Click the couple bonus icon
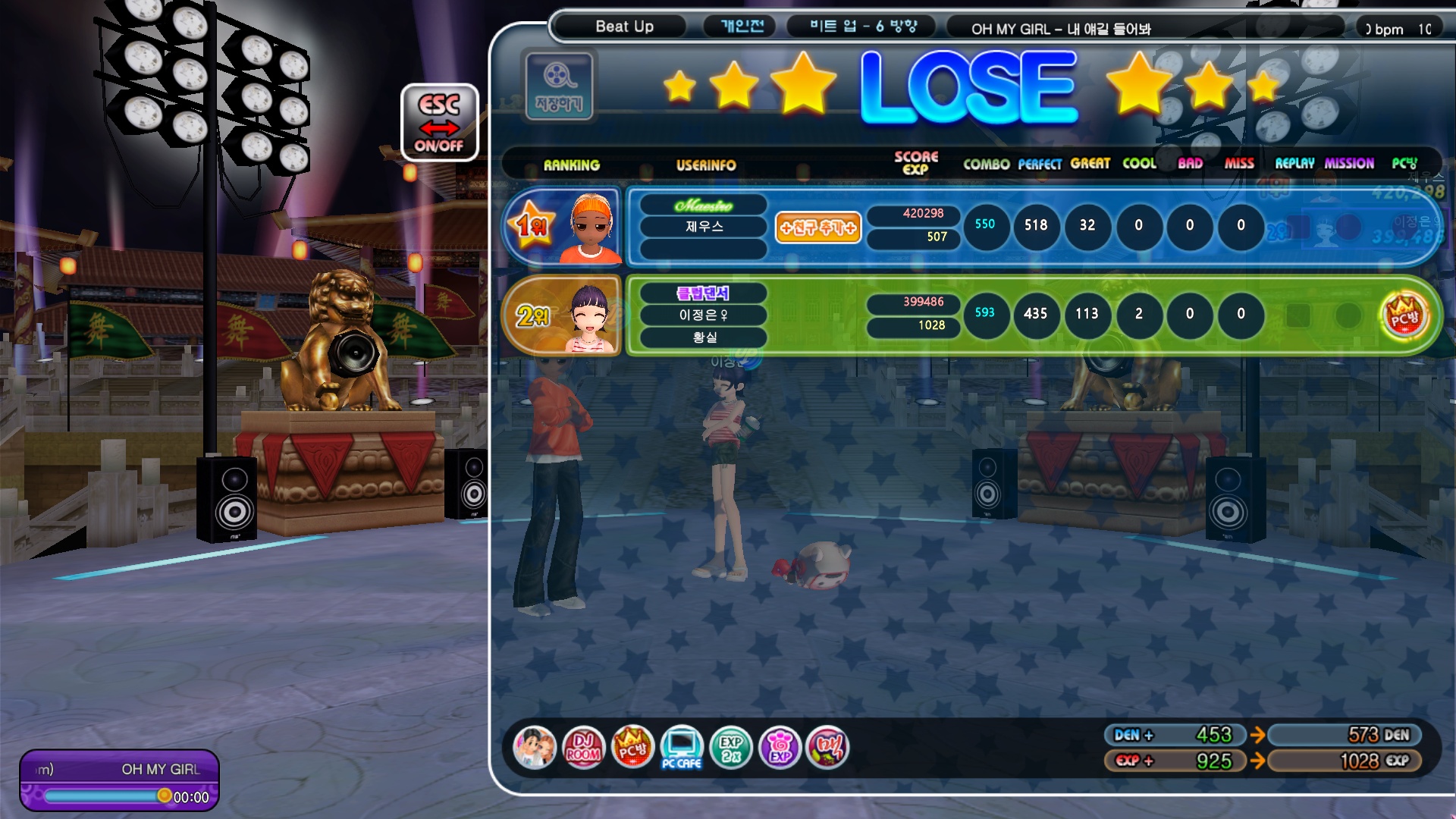The height and width of the screenshot is (819, 1456). (x=534, y=748)
